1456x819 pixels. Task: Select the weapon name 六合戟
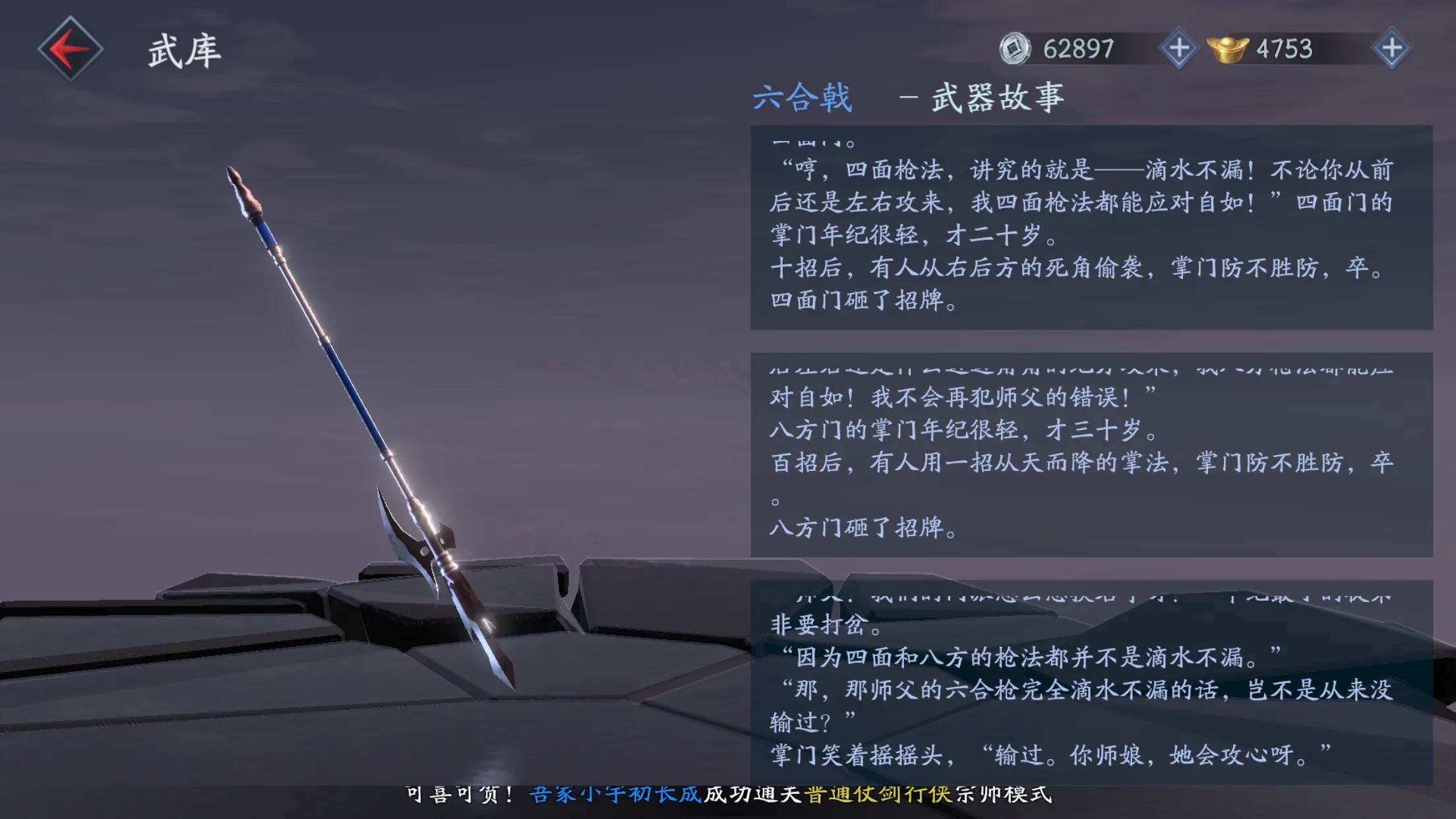(x=804, y=97)
